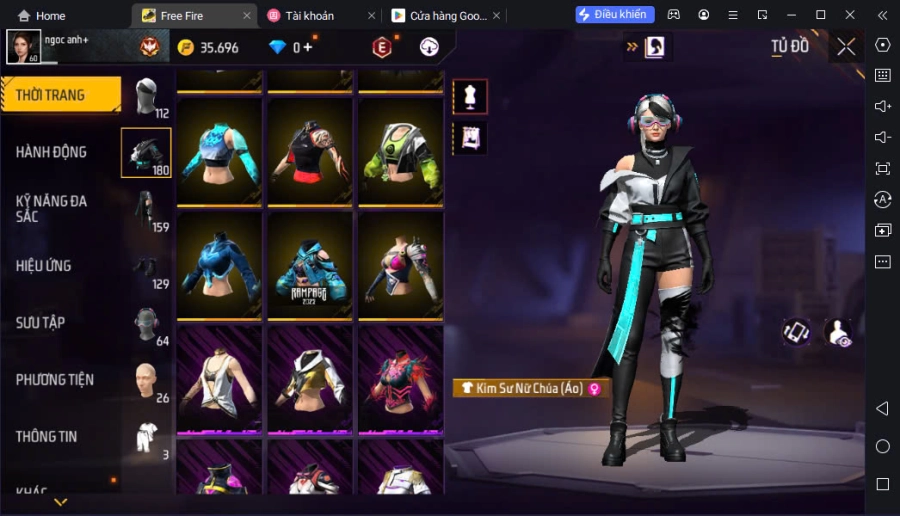Select the white outfit set subcategory
The height and width of the screenshot is (516, 900).
(x=147, y=438)
